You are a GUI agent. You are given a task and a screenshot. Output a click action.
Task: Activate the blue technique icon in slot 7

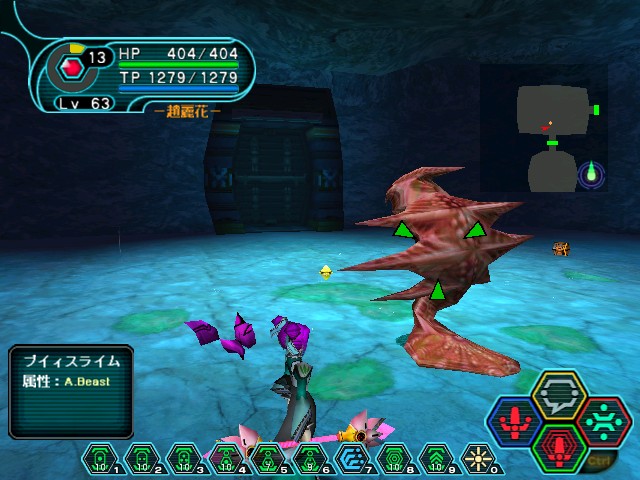click(x=352, y=457)
